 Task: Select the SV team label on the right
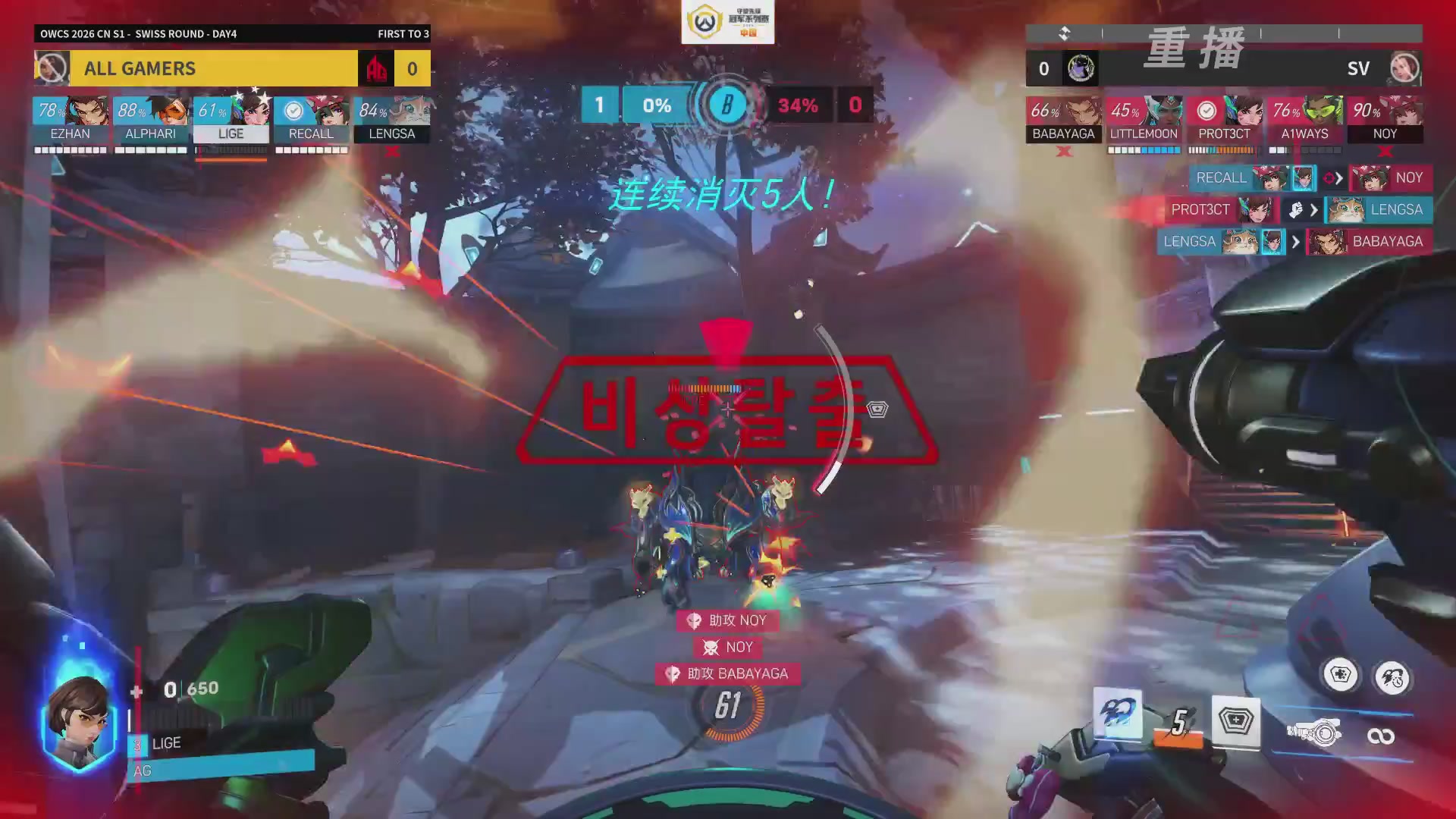[1358, 69]
